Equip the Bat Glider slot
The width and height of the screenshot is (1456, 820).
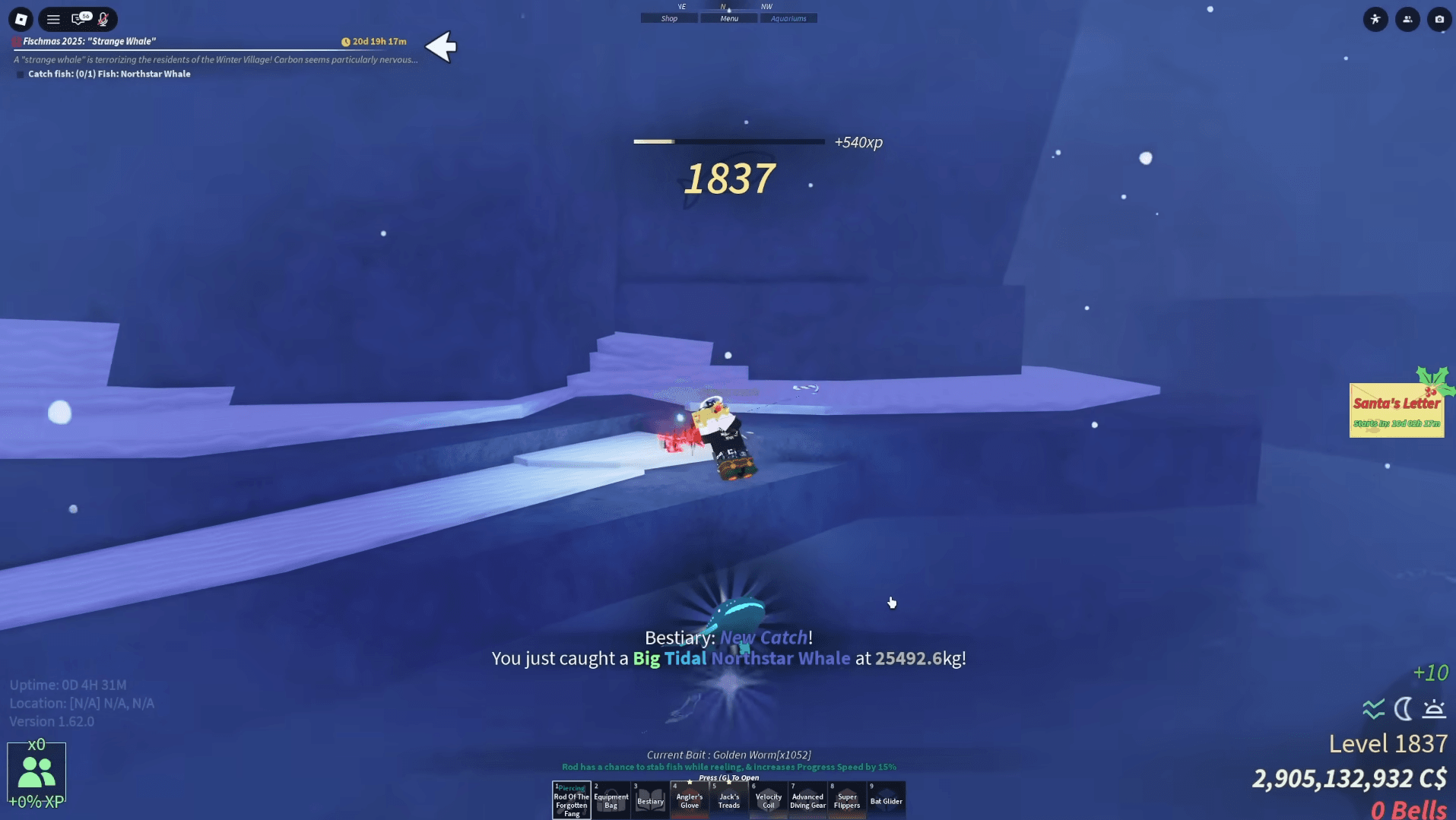[x=887, y=800]
